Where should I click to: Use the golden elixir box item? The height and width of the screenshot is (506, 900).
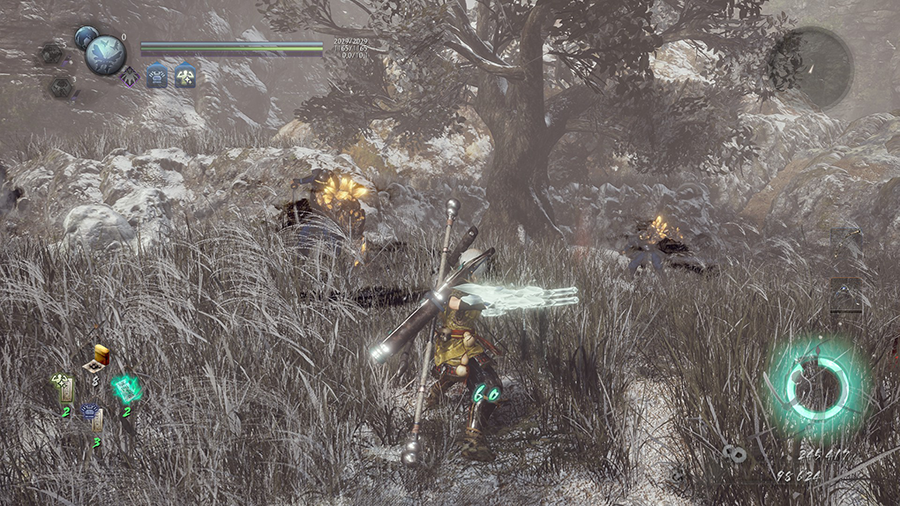(96, 361)
